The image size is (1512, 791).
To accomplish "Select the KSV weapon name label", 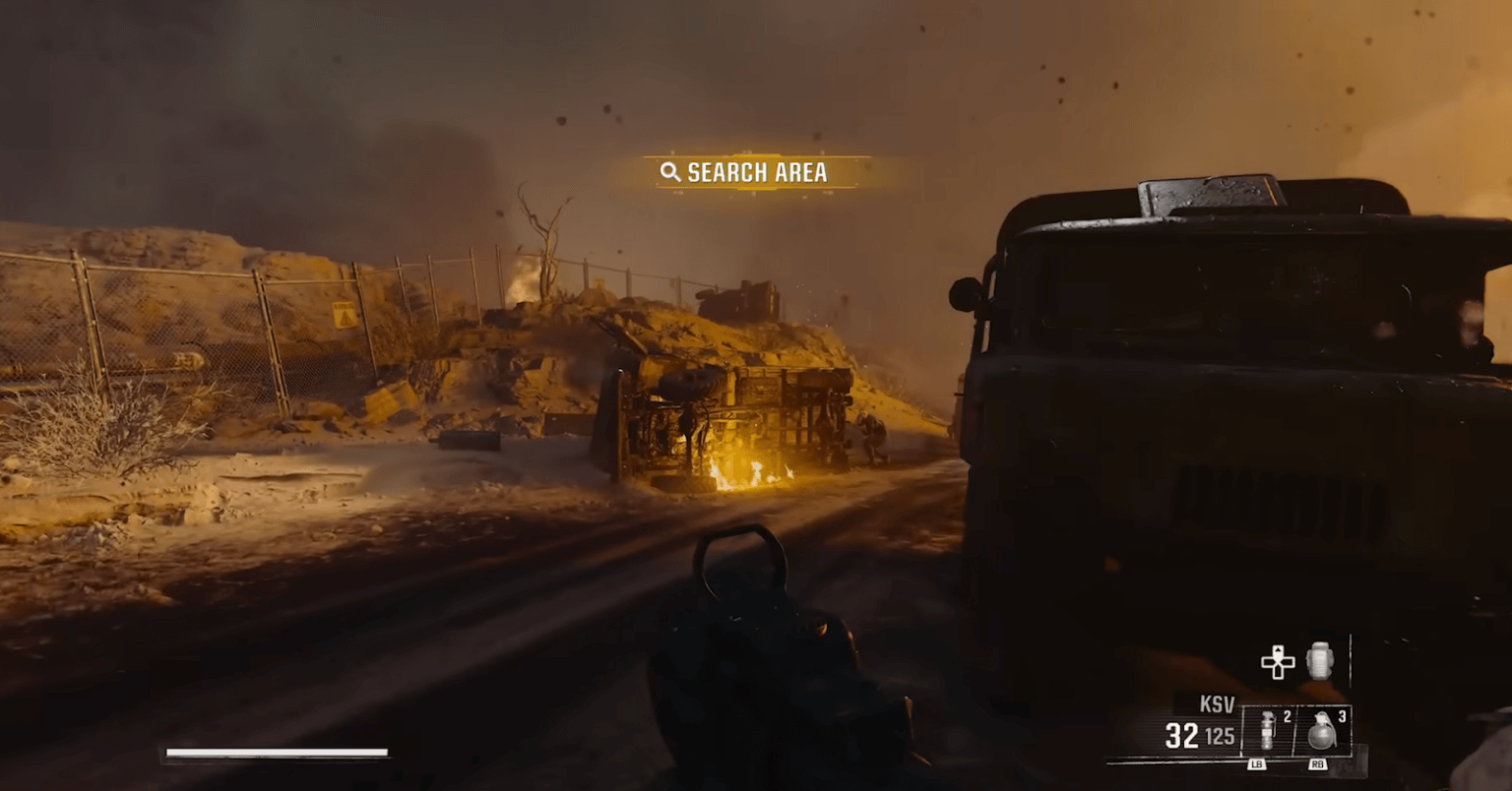I will (x=1218, y=700).
